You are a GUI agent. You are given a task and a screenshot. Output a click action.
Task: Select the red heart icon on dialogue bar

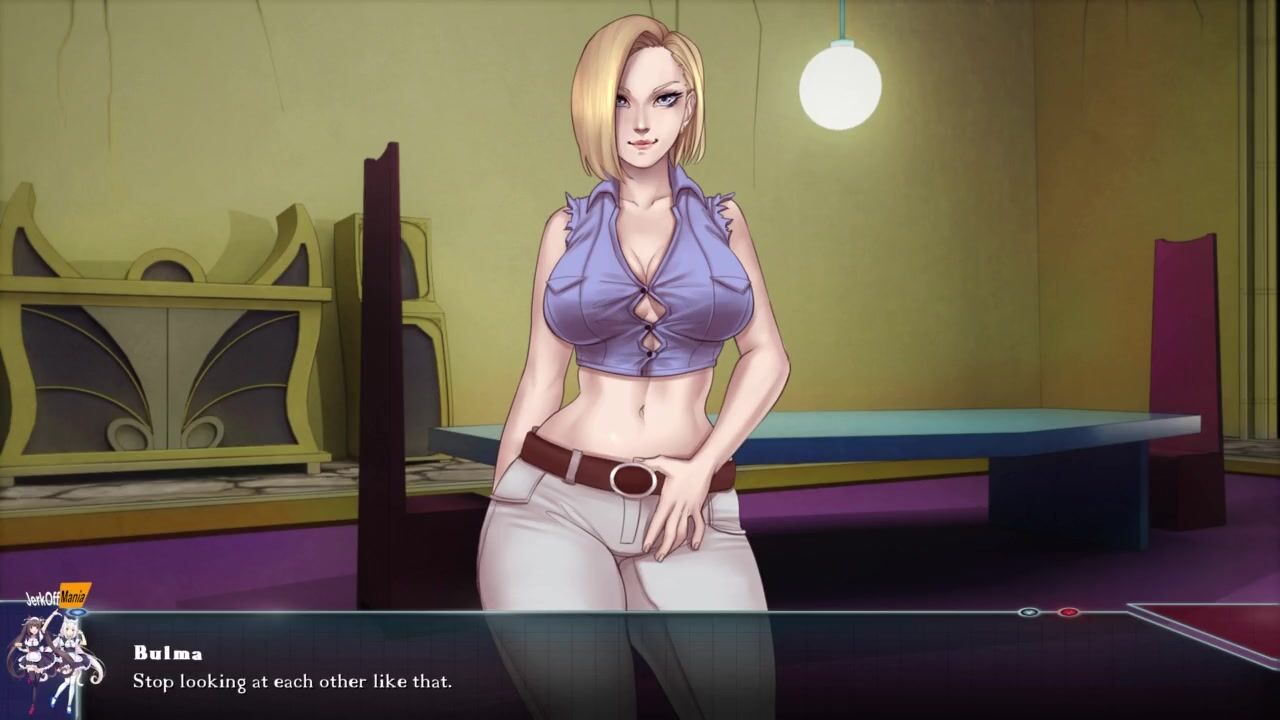click(1068, 612)
